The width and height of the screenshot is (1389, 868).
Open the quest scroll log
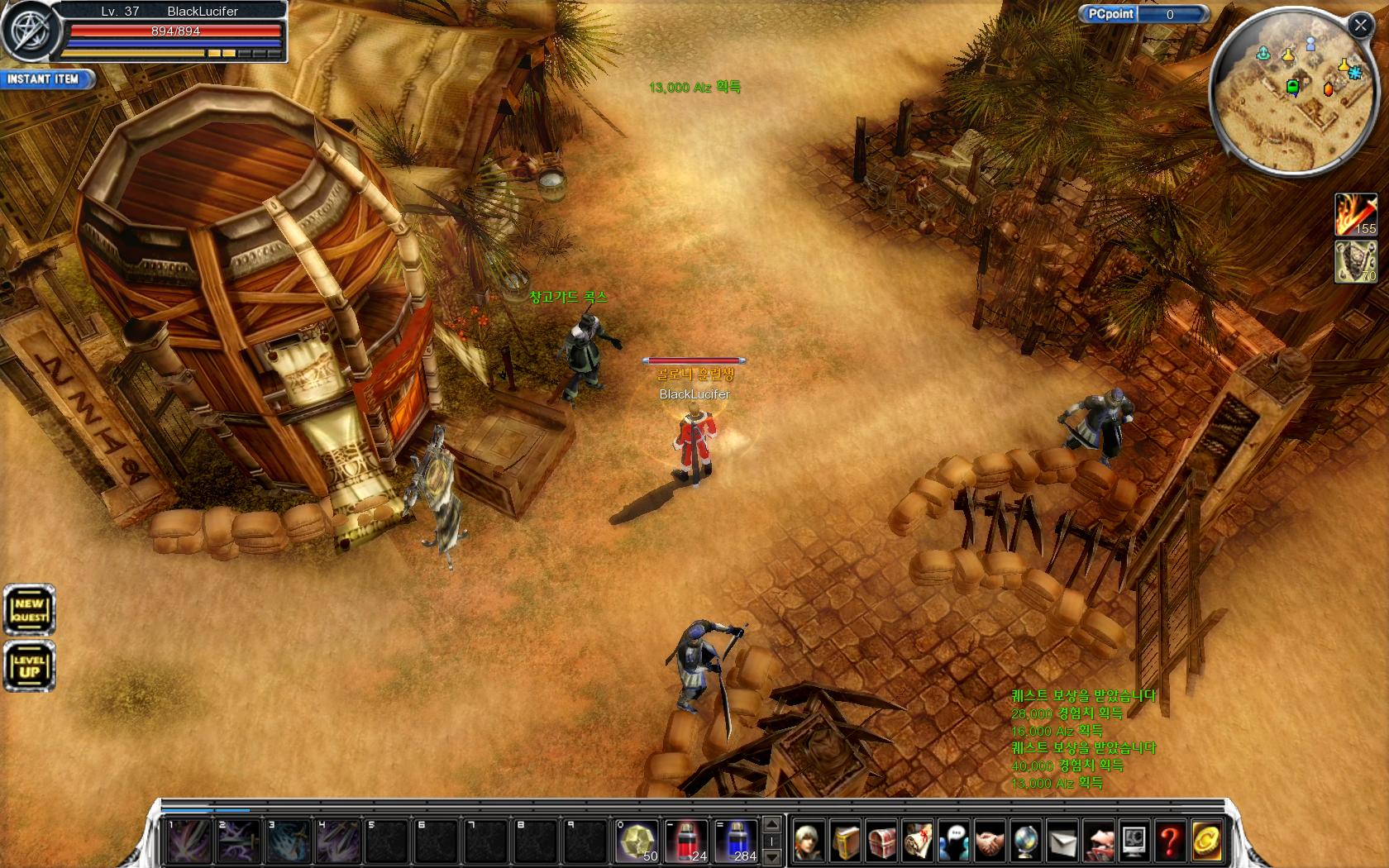918,842
